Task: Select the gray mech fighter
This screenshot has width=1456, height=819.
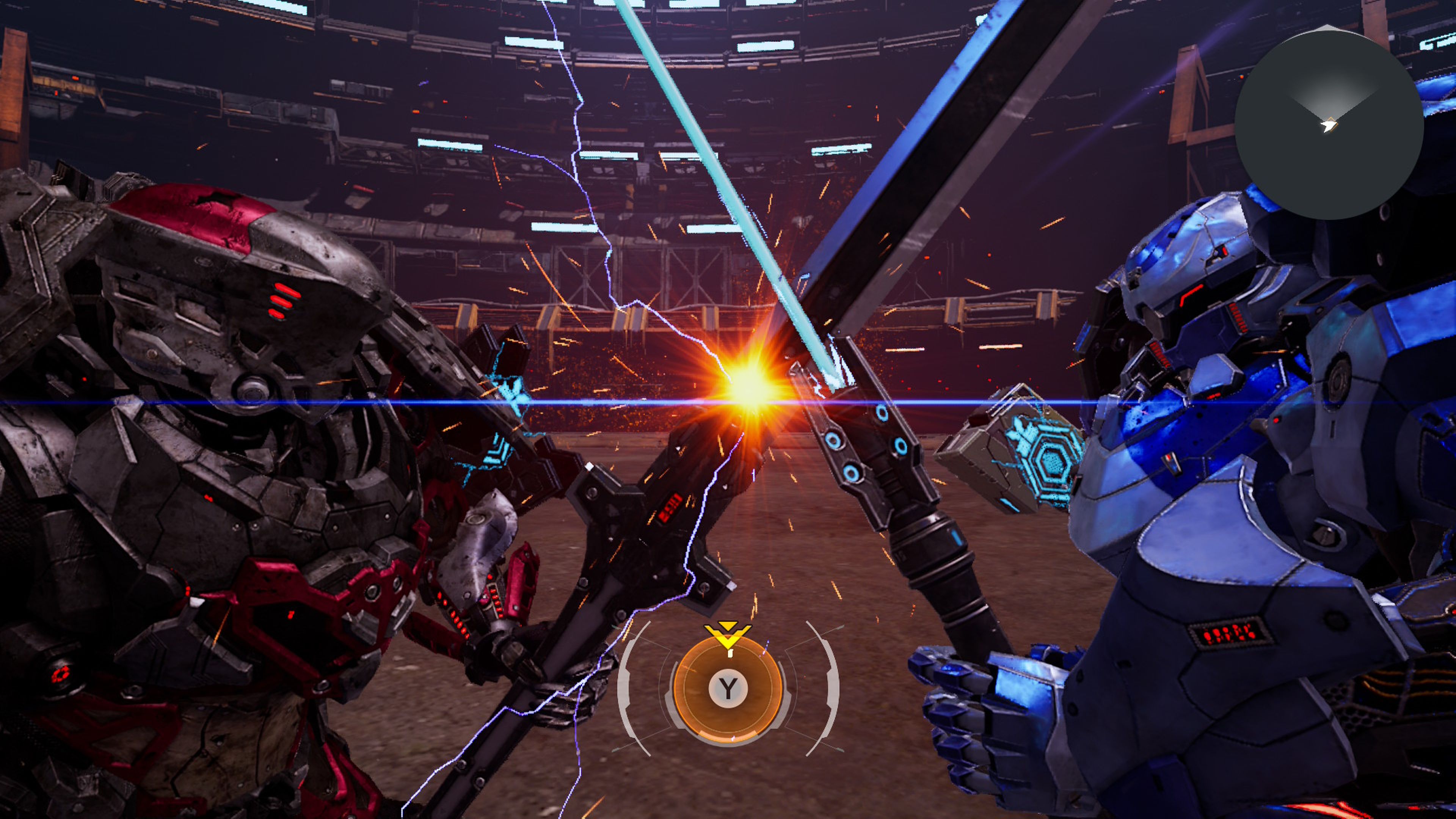Action: pos(198,452)
